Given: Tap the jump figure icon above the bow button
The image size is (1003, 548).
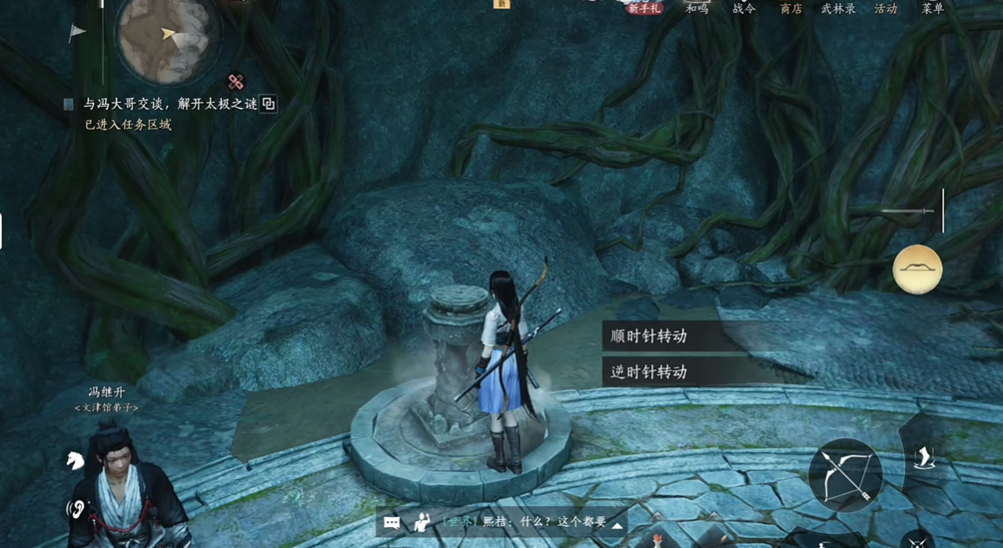Looking at the screenshot, I should coord(925,458).
